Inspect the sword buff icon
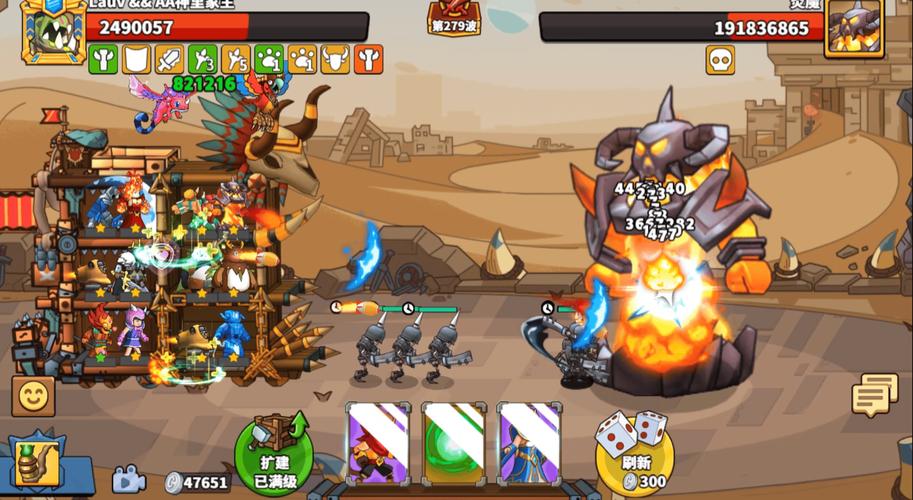 pos(169,60)
